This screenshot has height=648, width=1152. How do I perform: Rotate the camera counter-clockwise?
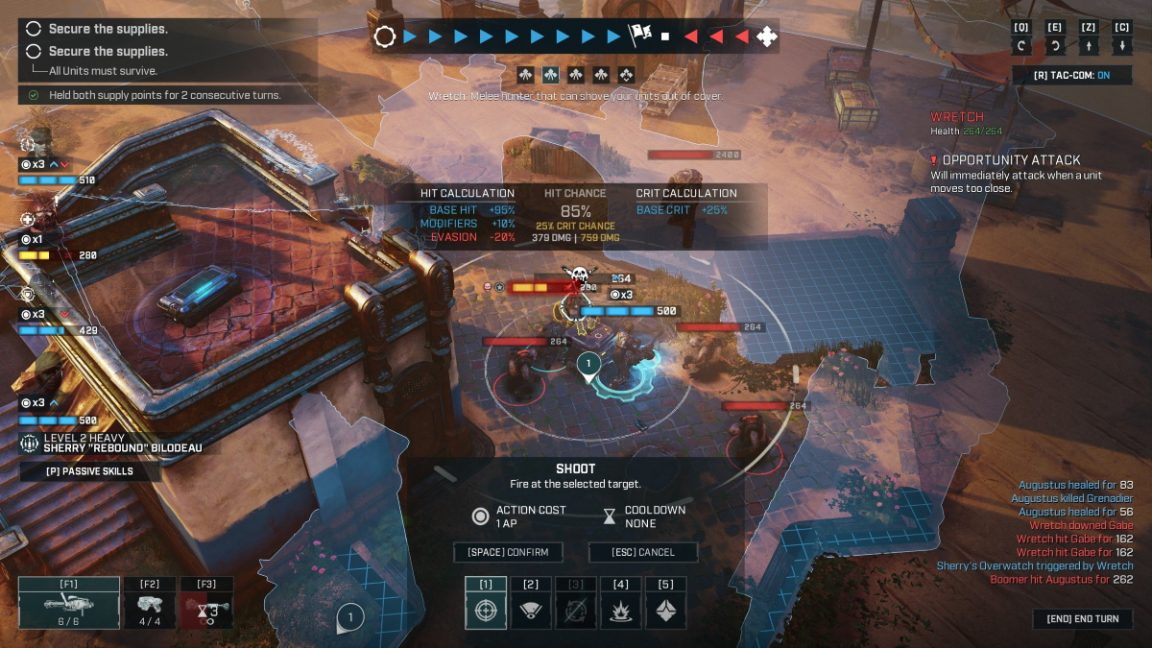[x=1022, y=46]
